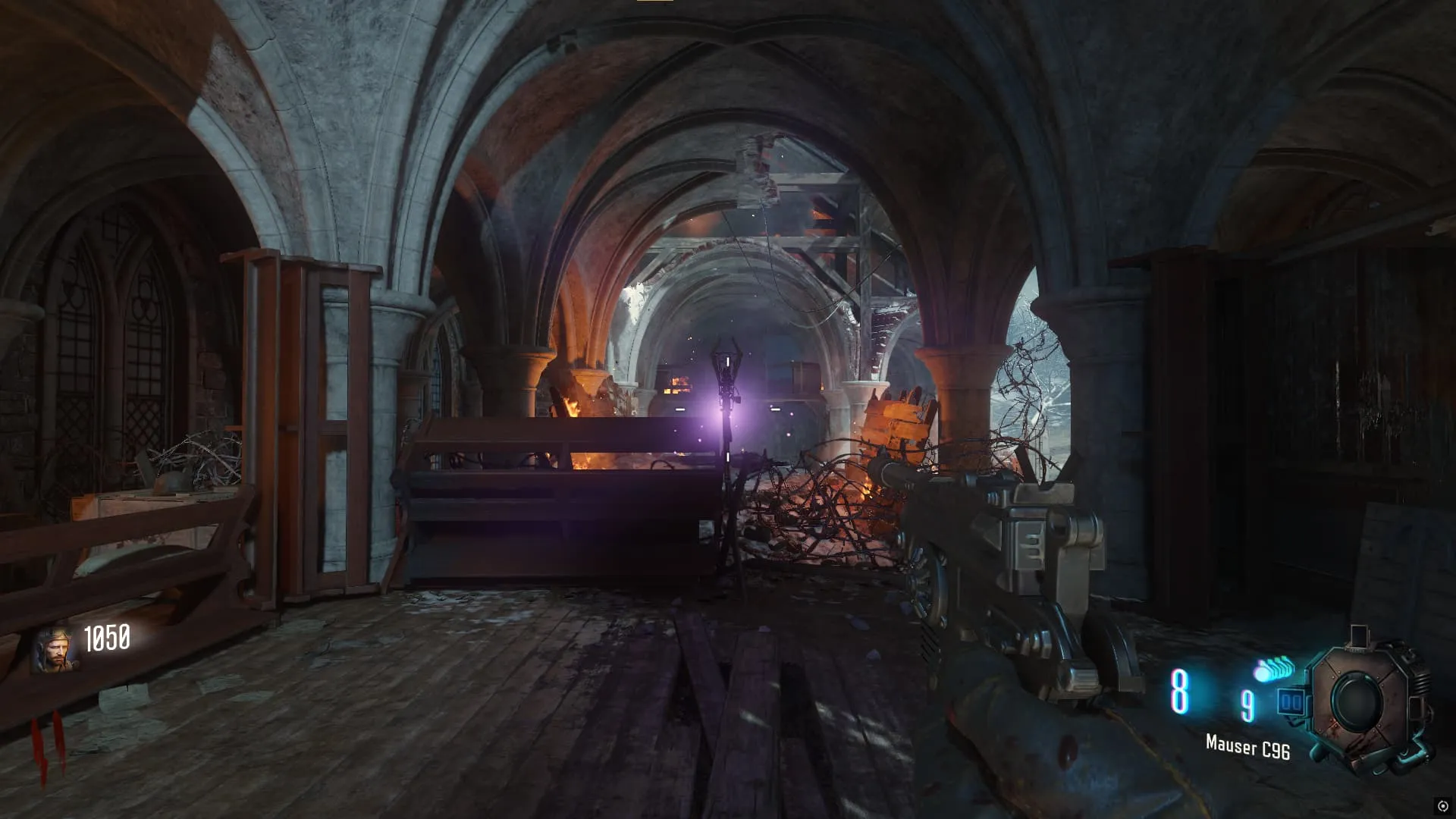This screenshot has height=819, width=1456.
Task: Click the round equipment gadget widget
Action: click(1360, 701)
